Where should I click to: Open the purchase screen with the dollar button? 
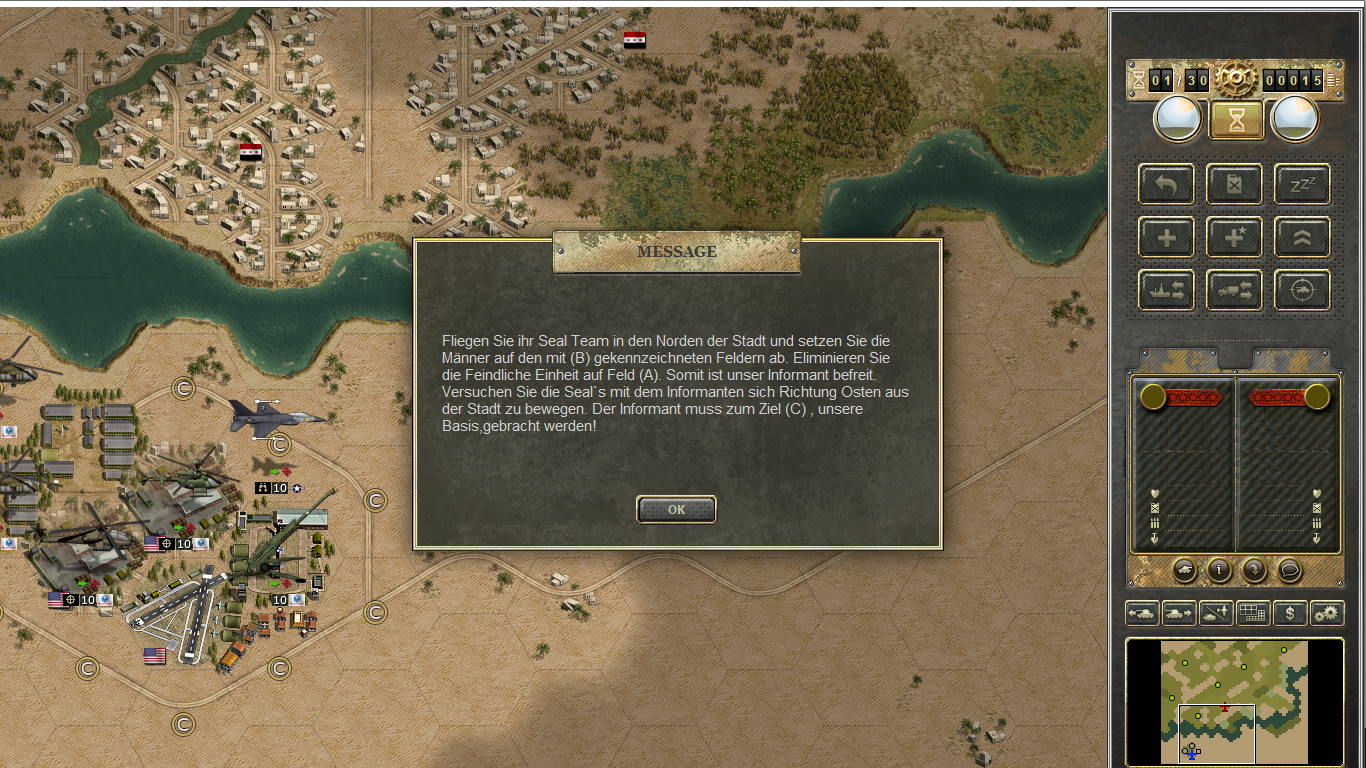(x=1290, y=613)
